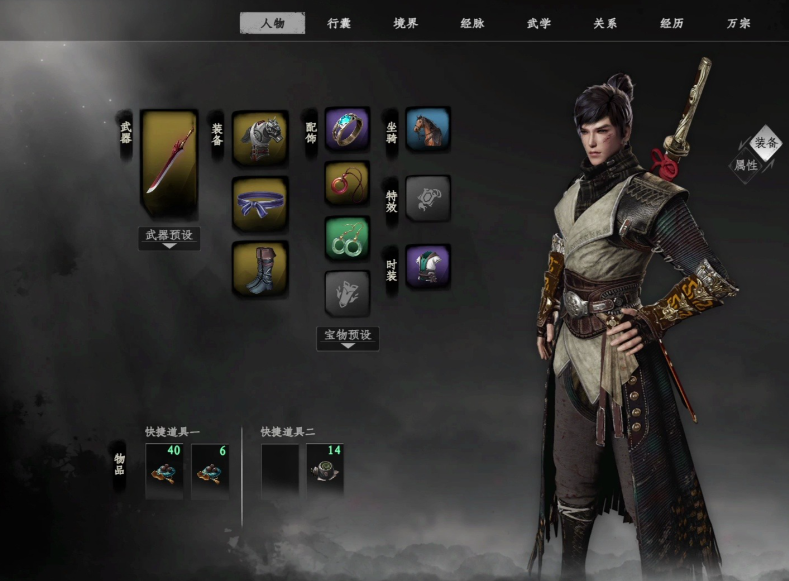Switch to the 属性 attributes view
Screen dimensions: 789x581
[746, 165]
